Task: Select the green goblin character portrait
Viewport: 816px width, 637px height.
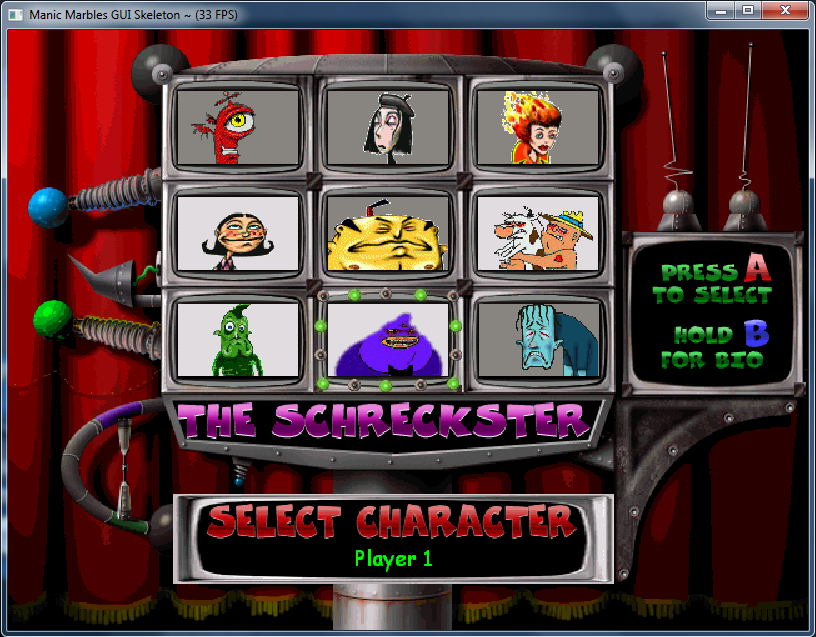Action: 238,340
